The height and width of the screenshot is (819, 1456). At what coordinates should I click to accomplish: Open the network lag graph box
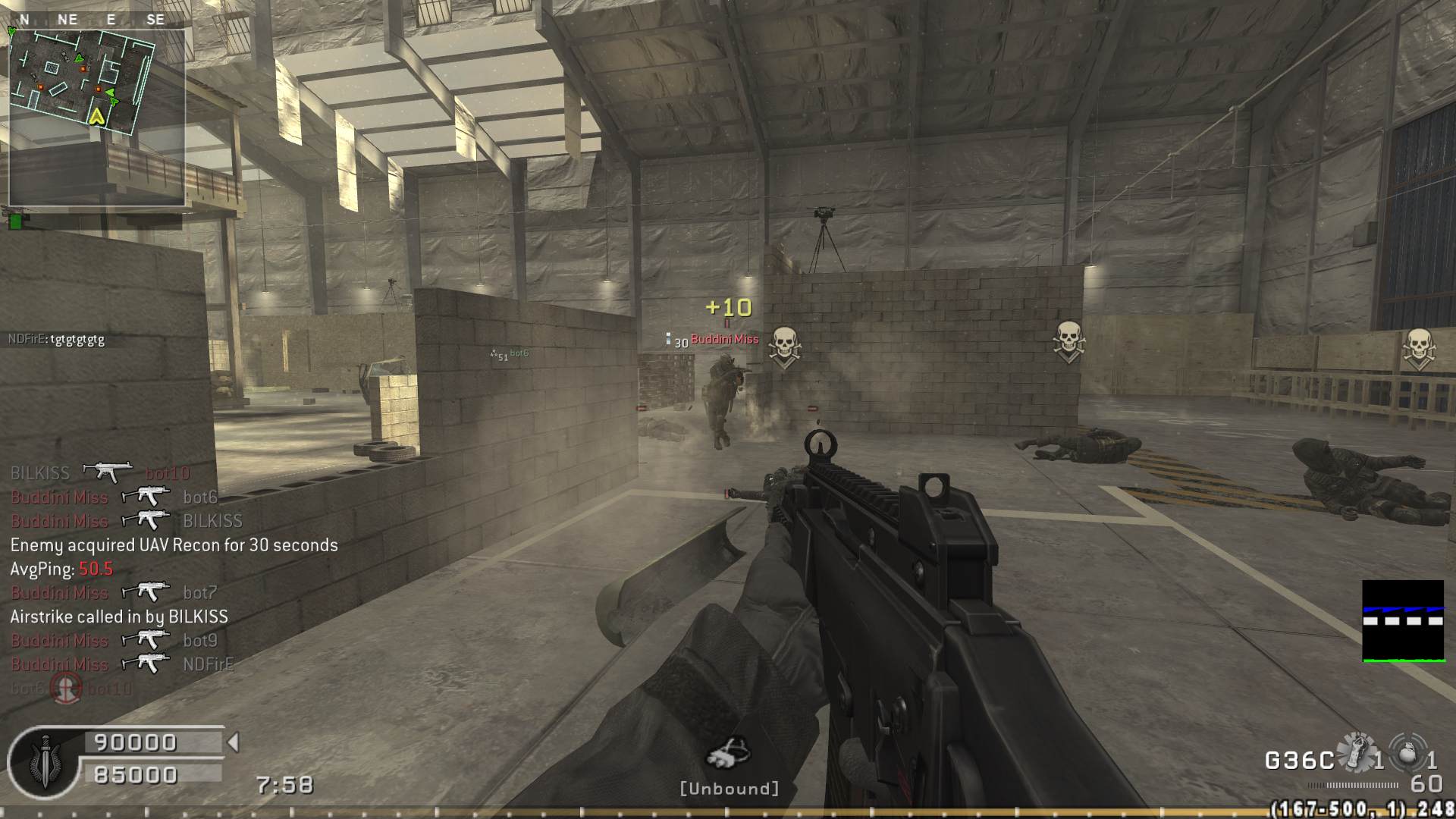pyautogui.click(x=1402, y=621)
